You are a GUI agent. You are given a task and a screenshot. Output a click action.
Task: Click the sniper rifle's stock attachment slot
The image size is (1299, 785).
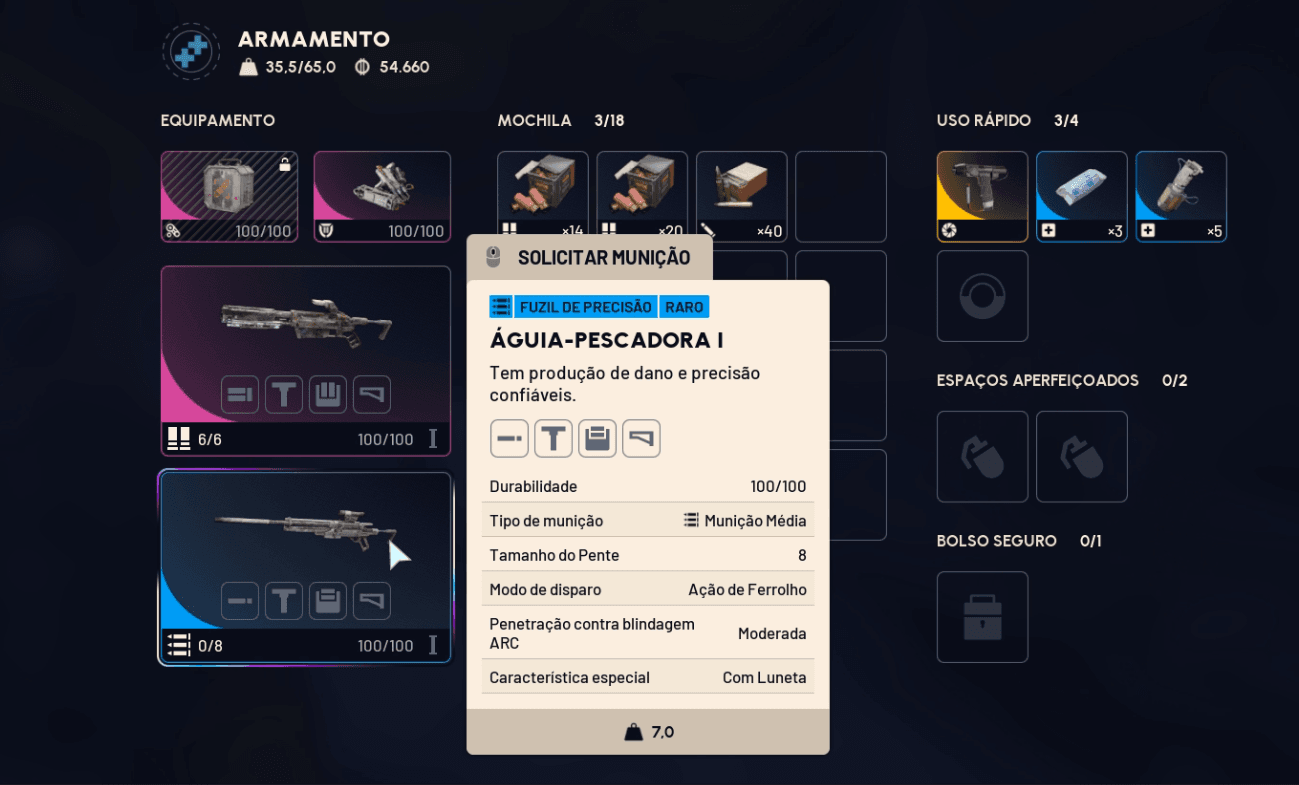pos(372,601)
